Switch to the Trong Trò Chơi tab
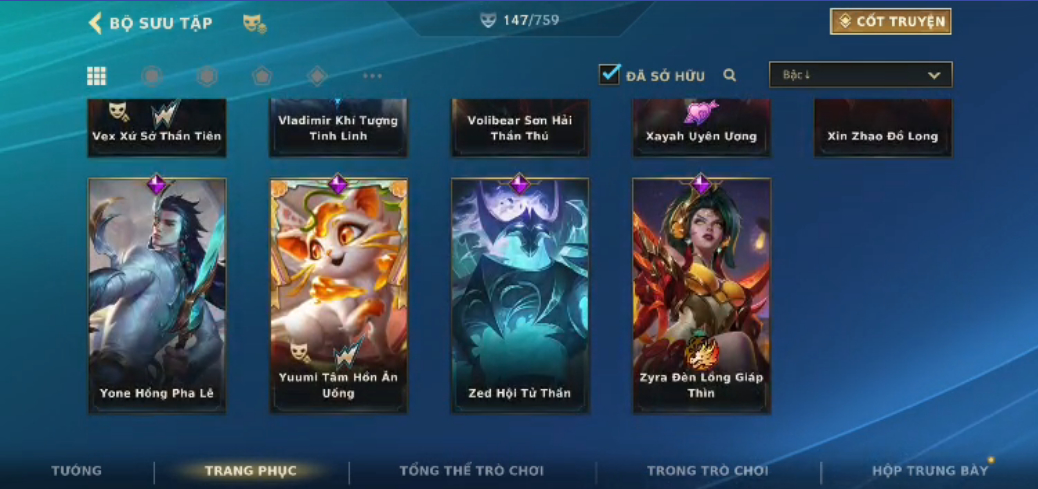 point(708,471)
